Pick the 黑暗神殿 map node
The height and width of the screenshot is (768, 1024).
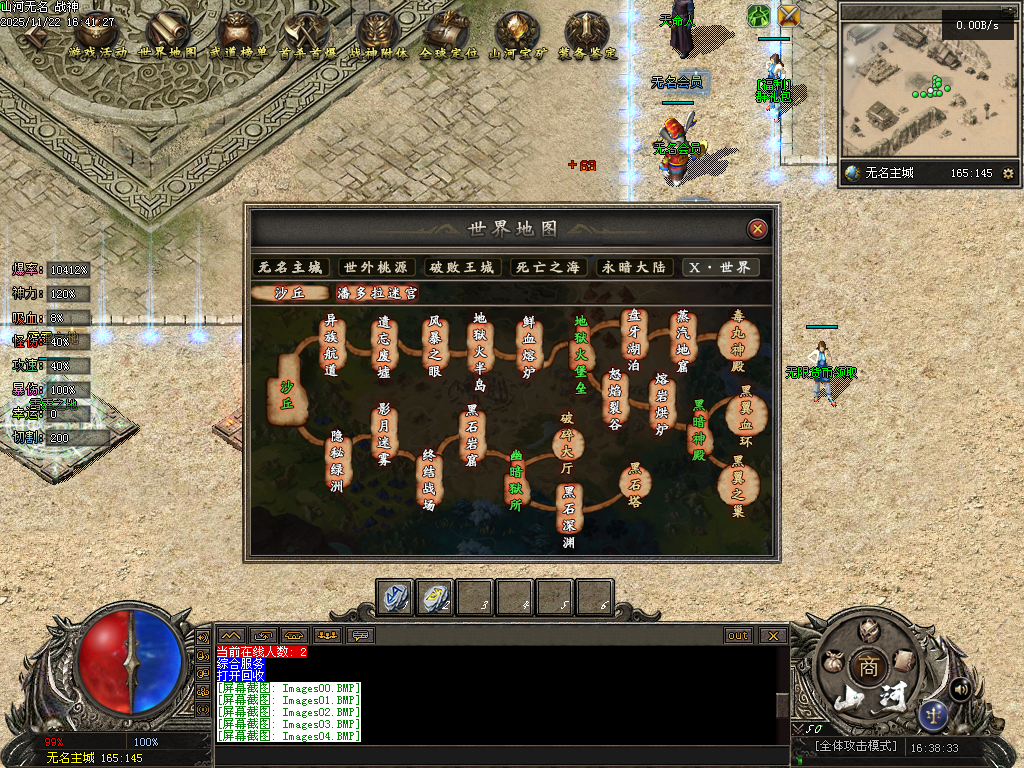(699, 428)
